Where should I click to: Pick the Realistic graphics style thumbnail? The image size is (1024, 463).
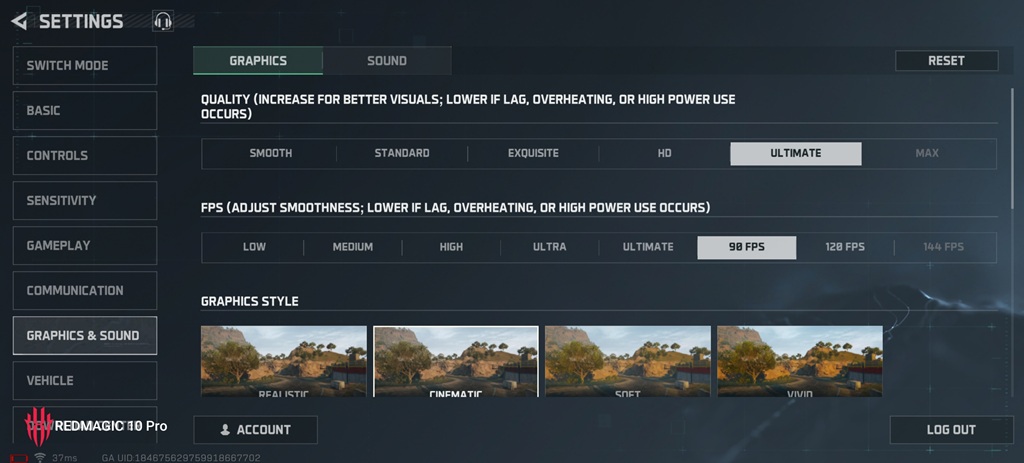pos(284,362)
